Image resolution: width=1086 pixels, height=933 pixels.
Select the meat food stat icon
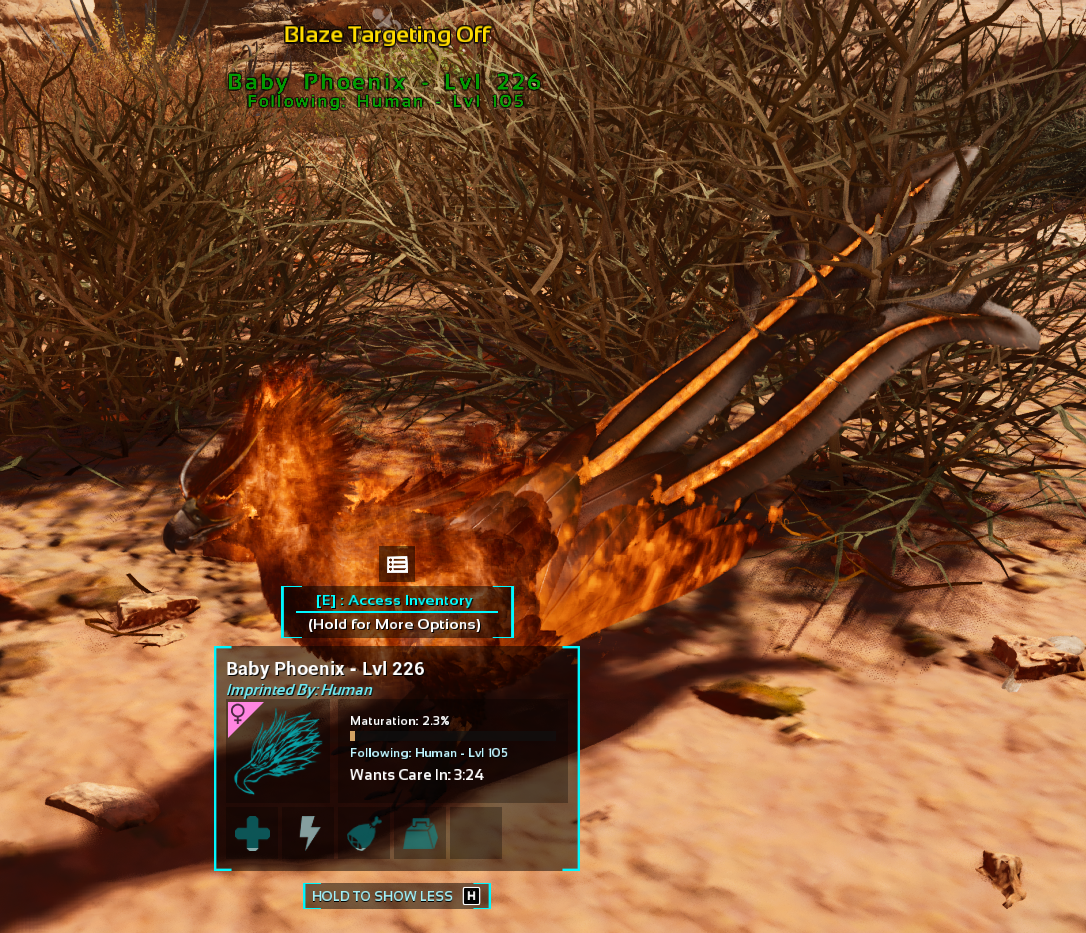click(364, 834)
